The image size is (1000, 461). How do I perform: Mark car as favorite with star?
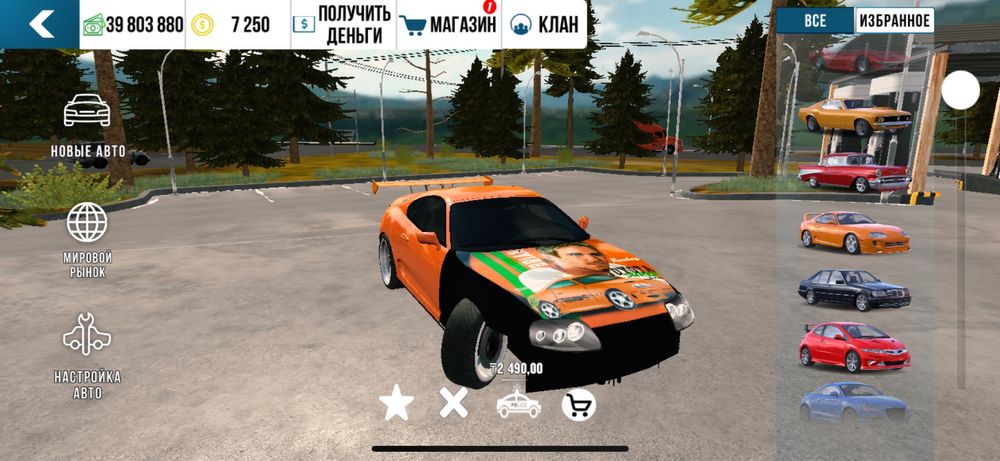(x=396, y=403)
